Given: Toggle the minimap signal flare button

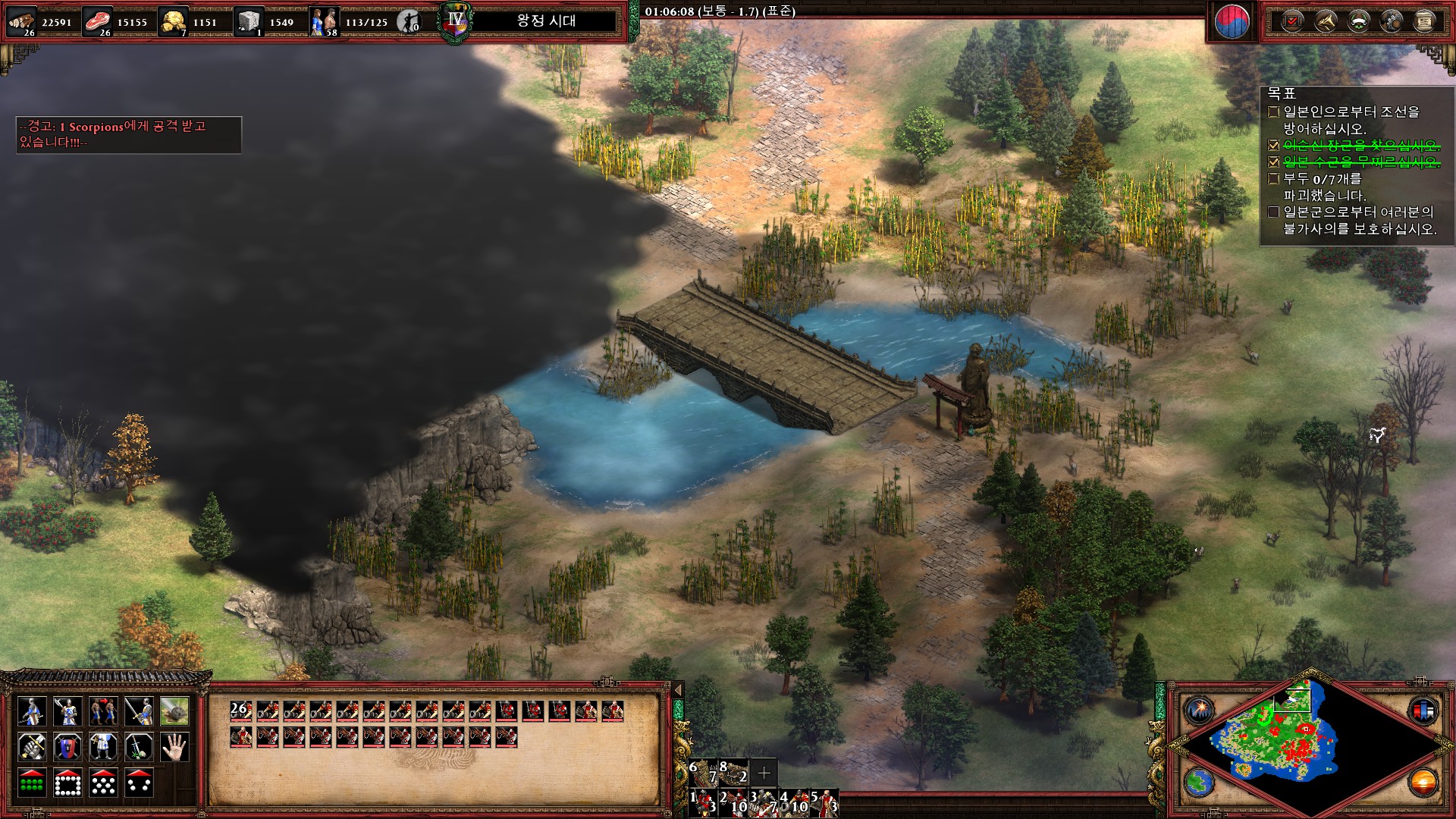Looking at the screenshot, I should pos(1199,711).
